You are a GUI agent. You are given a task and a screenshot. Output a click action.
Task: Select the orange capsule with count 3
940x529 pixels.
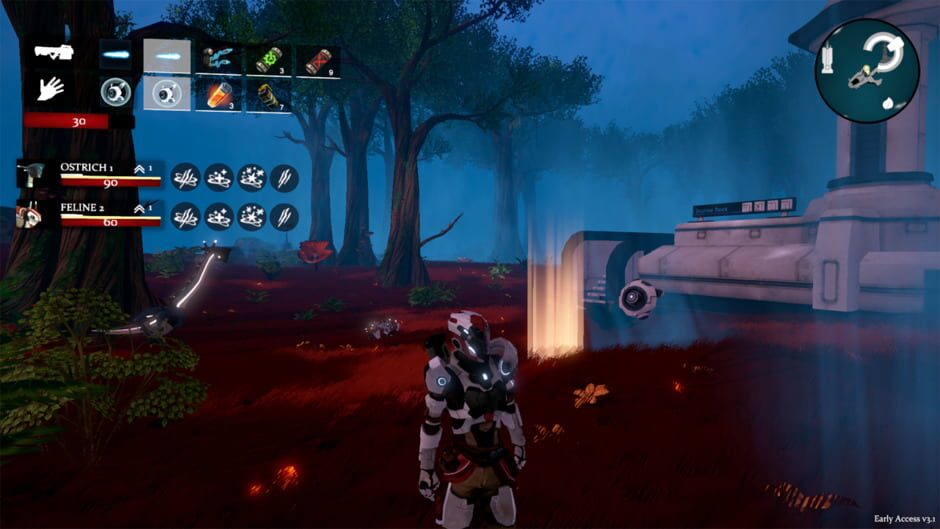[218, 95]
